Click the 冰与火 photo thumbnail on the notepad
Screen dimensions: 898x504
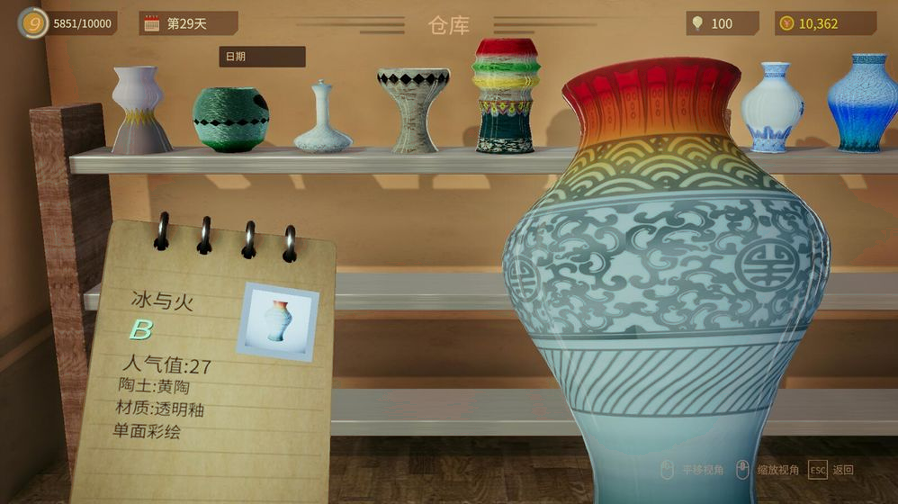pyautogui.click(x=278, y=321)
